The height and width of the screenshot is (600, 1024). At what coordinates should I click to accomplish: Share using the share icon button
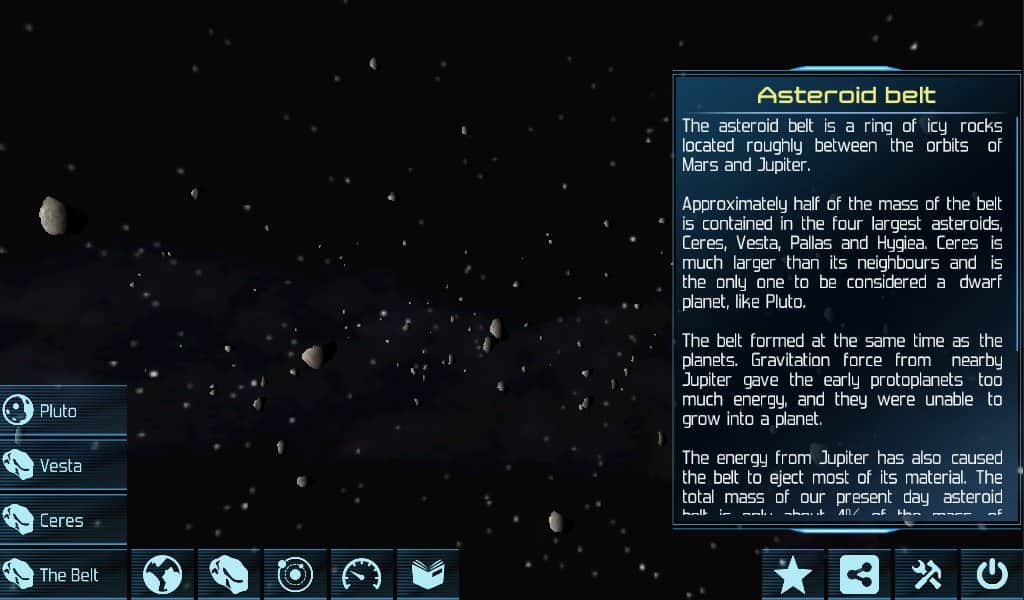coord(859,575)
